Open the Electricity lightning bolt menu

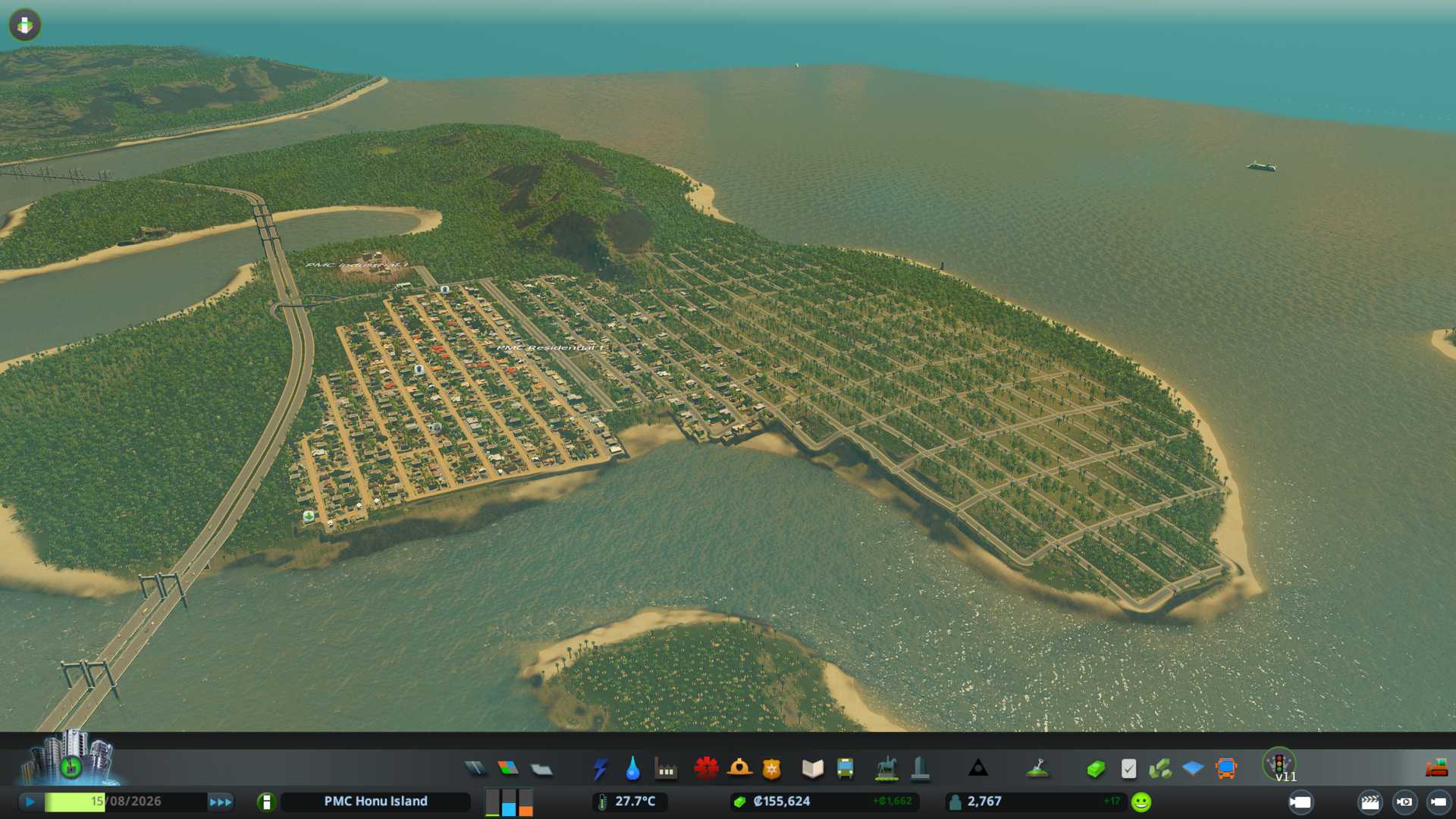pos(600,769)
